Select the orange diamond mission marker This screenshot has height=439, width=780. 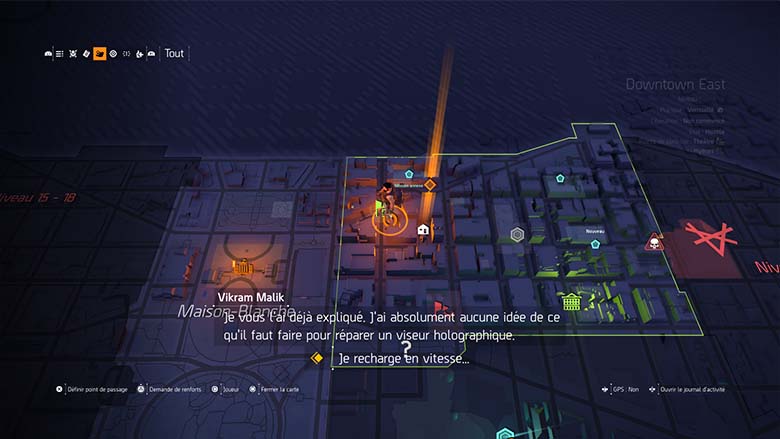[x=430, y=184]
